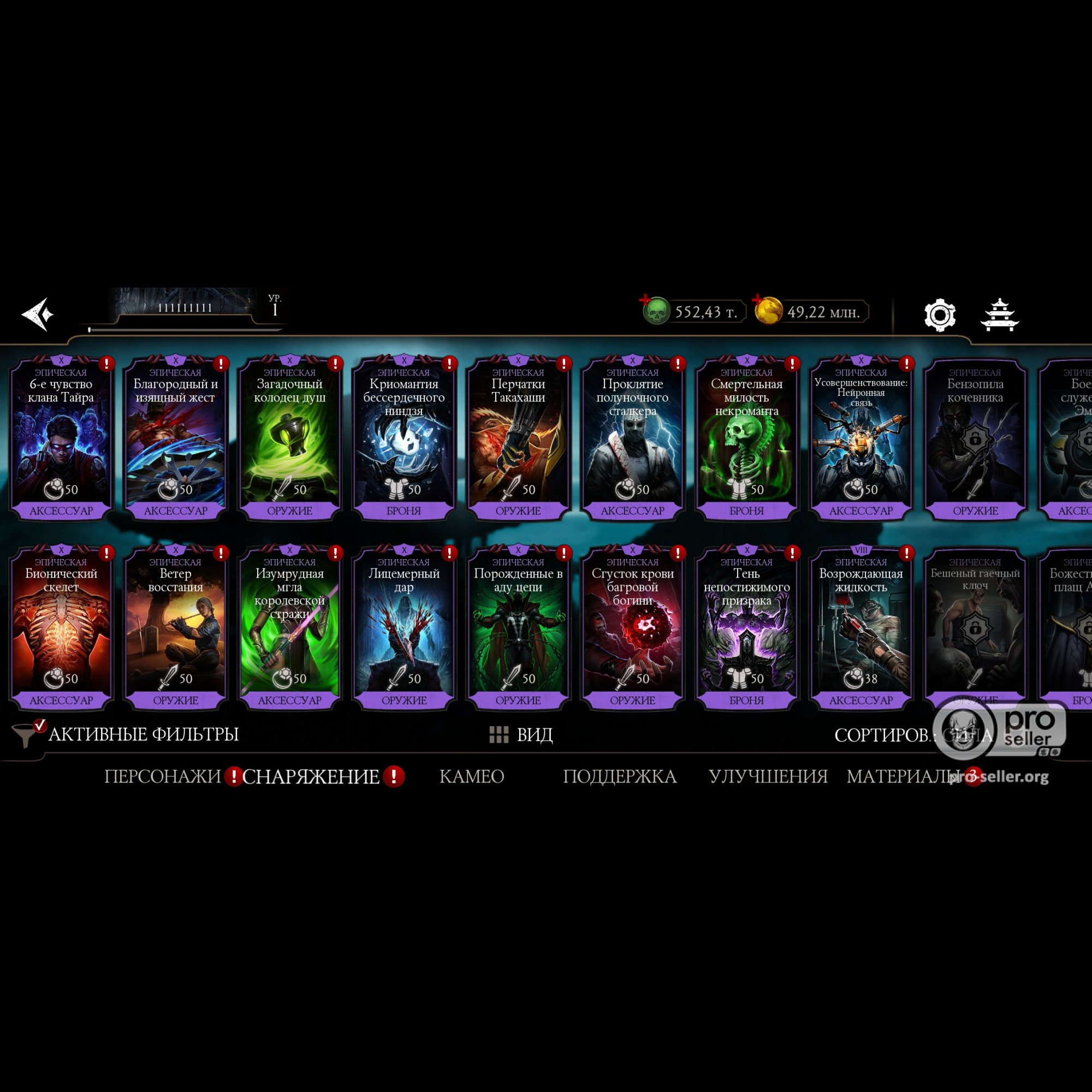This screenshot has height=1092, width=1092.
Task: Select the Бионический скелет accessory card
Action: tap(61, 627)
